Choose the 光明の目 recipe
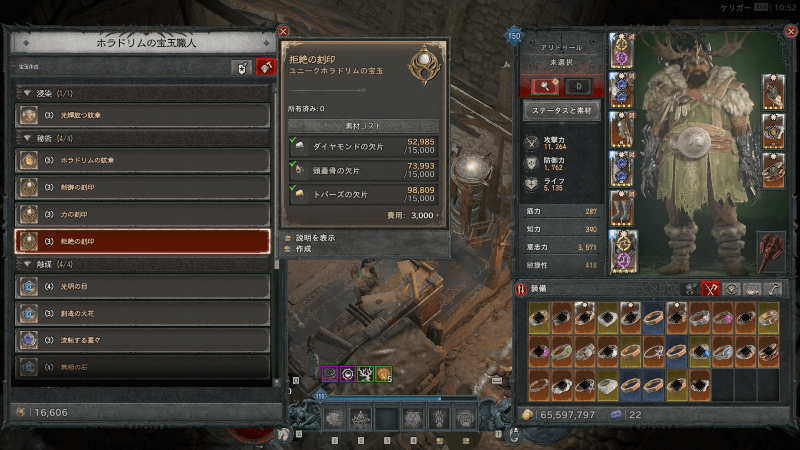This screenshot has height=450, width=800. point(143,286)
